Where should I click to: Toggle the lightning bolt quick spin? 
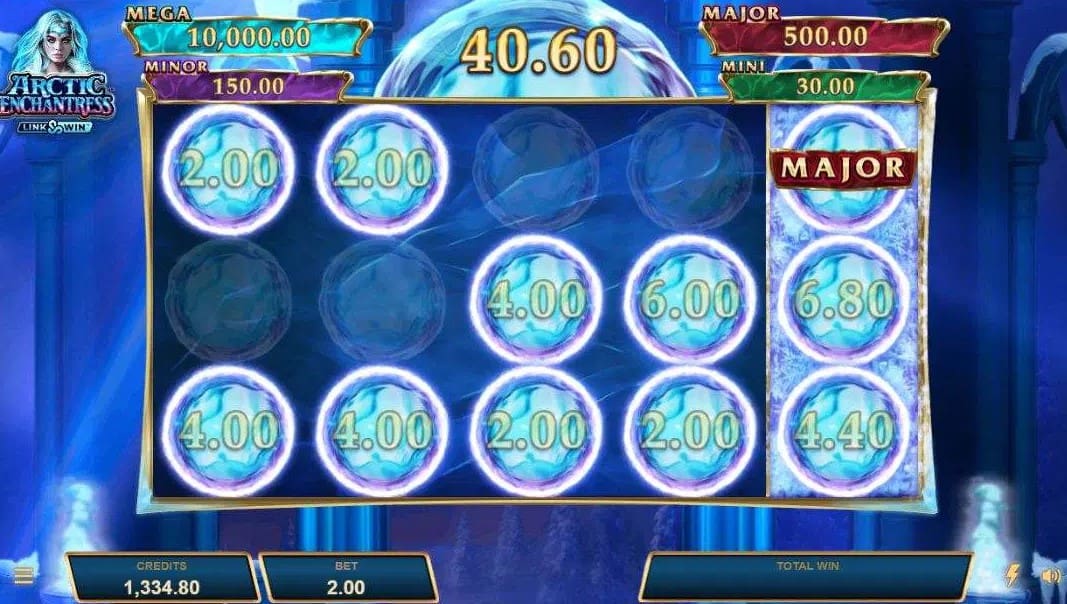1013,575
